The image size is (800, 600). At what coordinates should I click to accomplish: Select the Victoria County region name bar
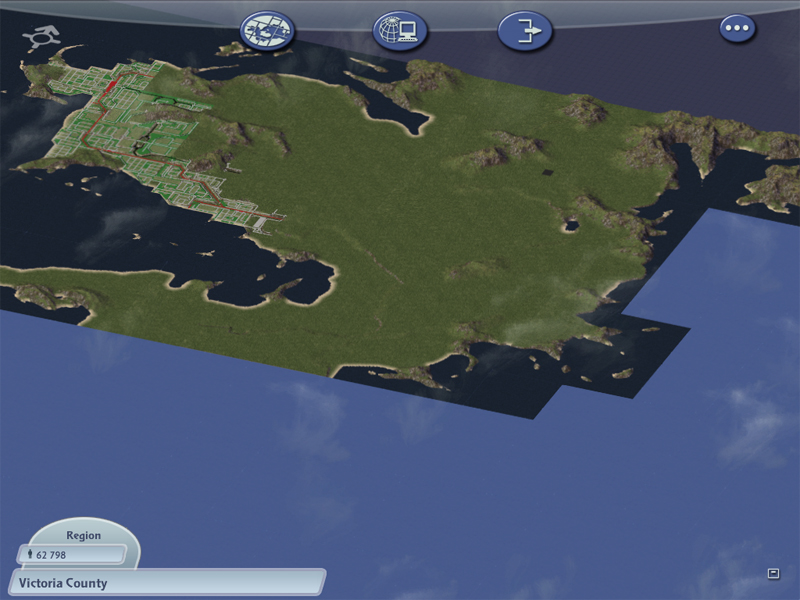[166, 582]
